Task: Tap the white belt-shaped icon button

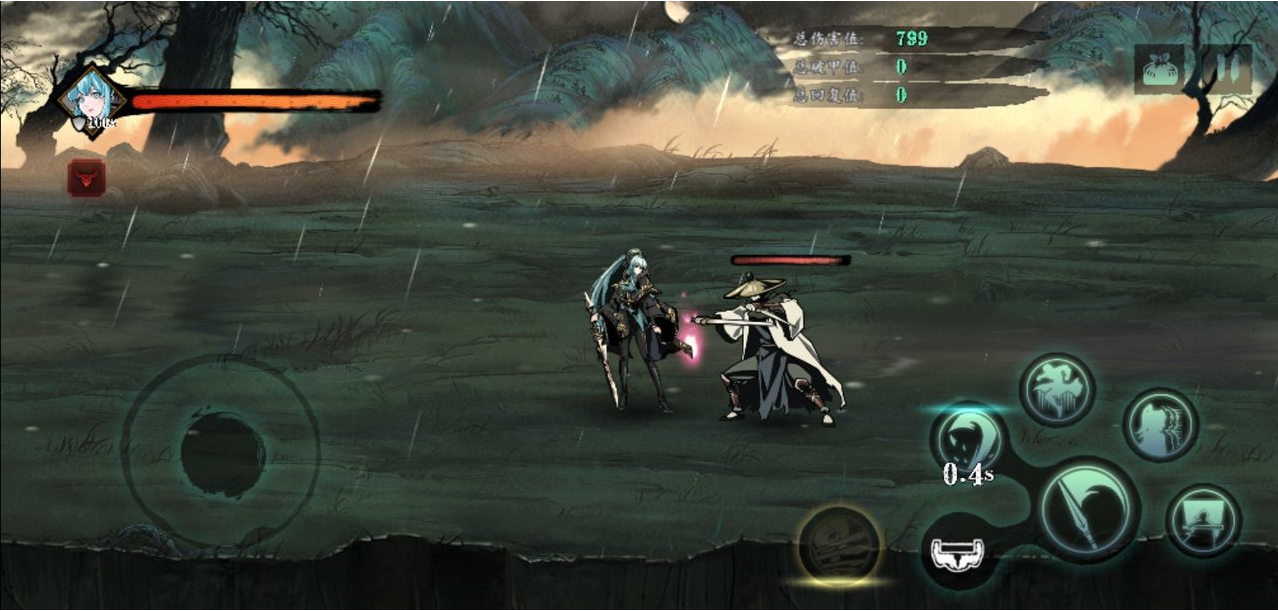Action: (958, 551)
